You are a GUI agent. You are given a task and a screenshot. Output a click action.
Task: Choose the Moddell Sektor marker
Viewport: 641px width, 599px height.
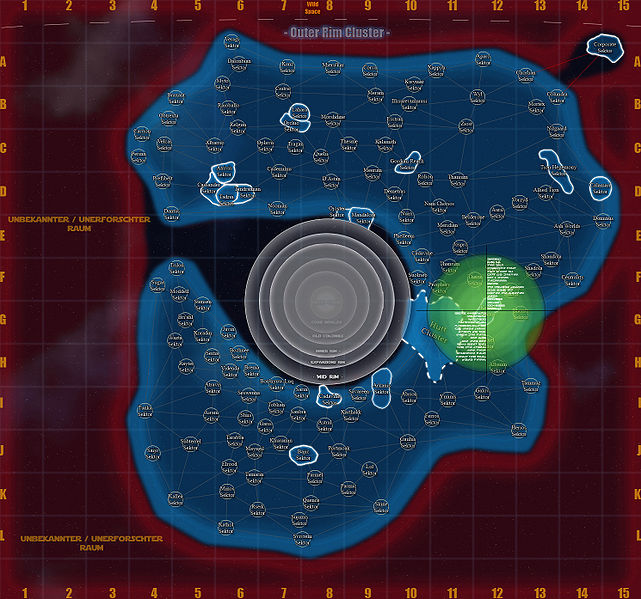click(x=180, y=293)
